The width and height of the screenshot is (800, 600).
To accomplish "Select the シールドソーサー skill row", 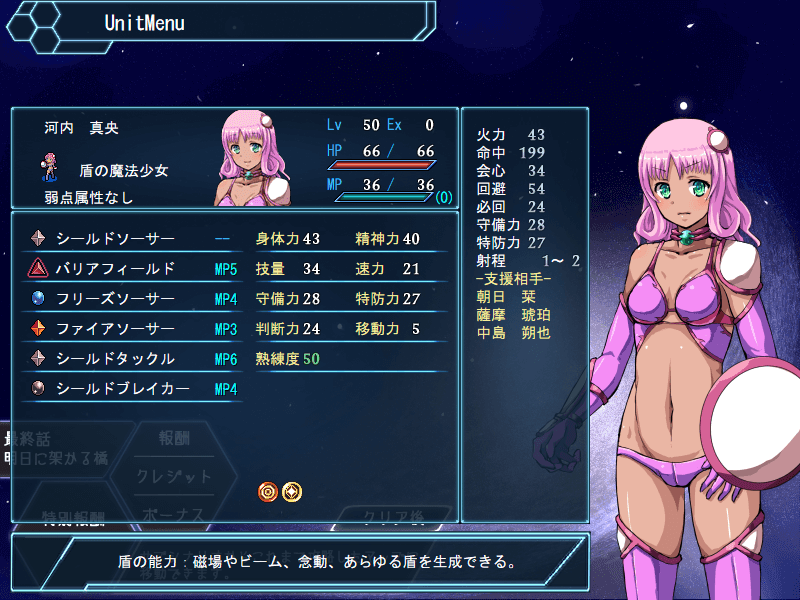I will (115, 239).
